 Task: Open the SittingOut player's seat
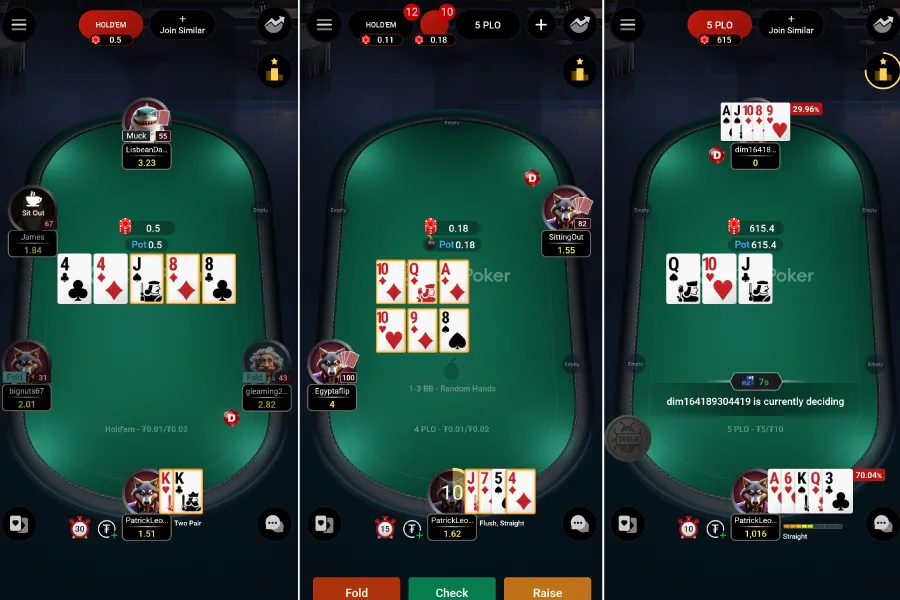[x=566, y=208]
